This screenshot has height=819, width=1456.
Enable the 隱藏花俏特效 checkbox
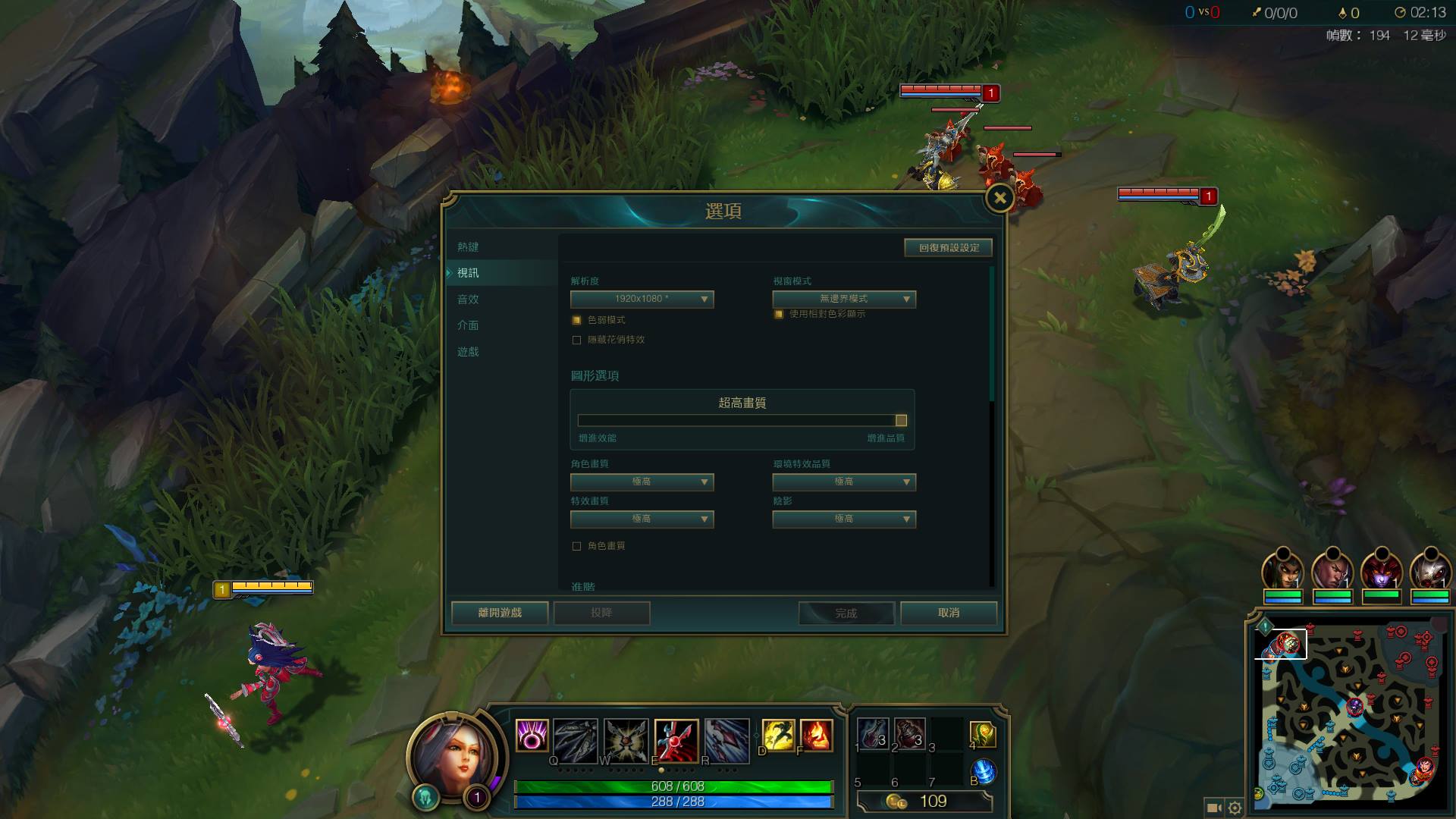coord(577,340)
